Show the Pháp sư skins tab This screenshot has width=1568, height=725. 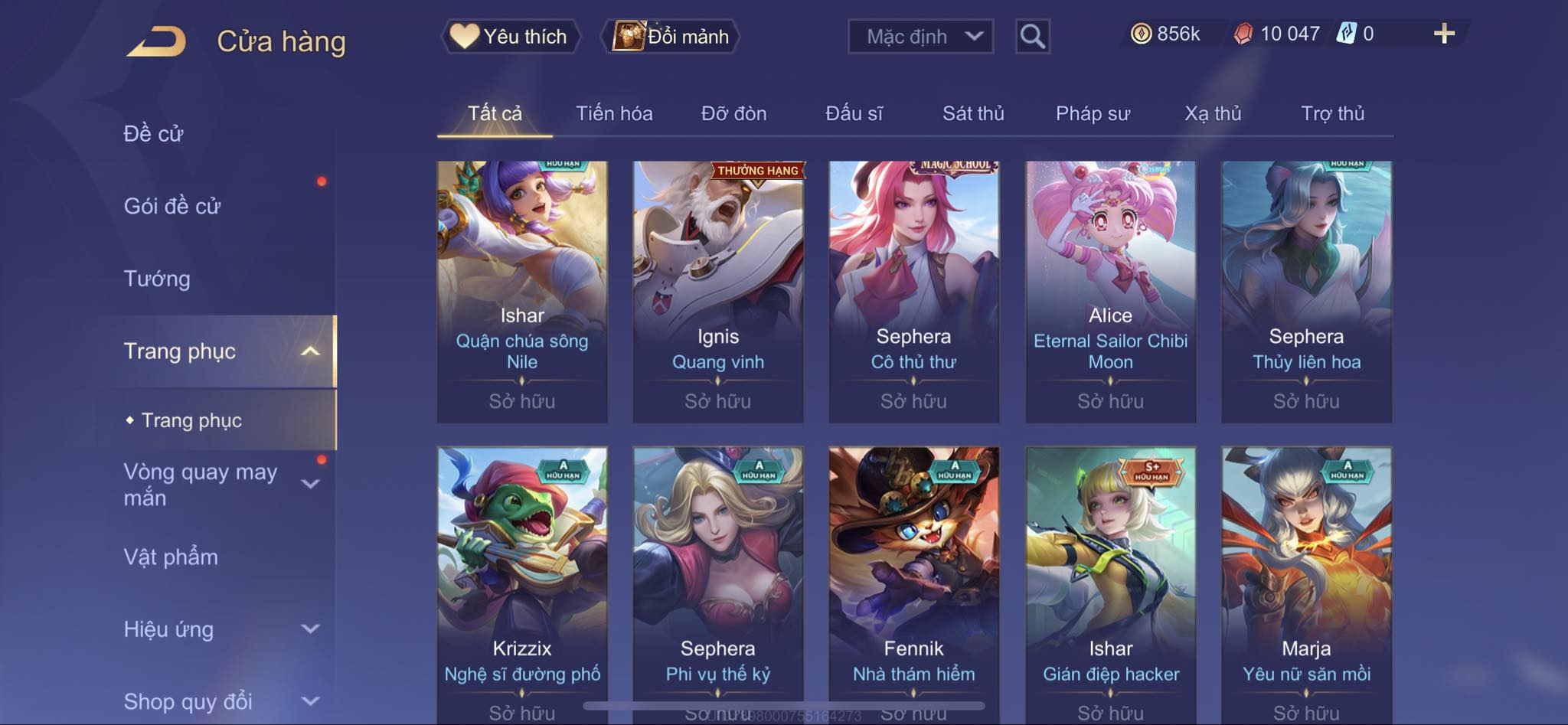(1093, 114)
